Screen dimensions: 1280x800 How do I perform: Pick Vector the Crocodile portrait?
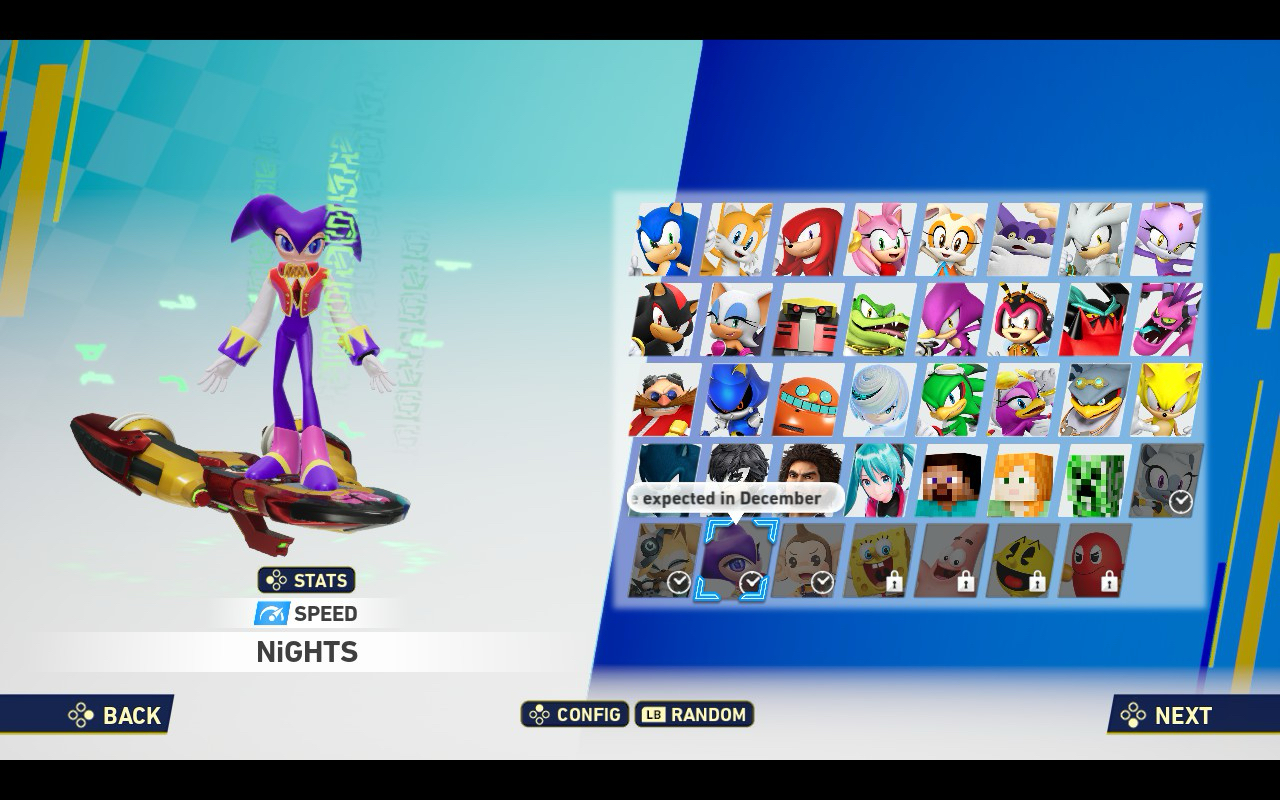click(x=881, y=320)
